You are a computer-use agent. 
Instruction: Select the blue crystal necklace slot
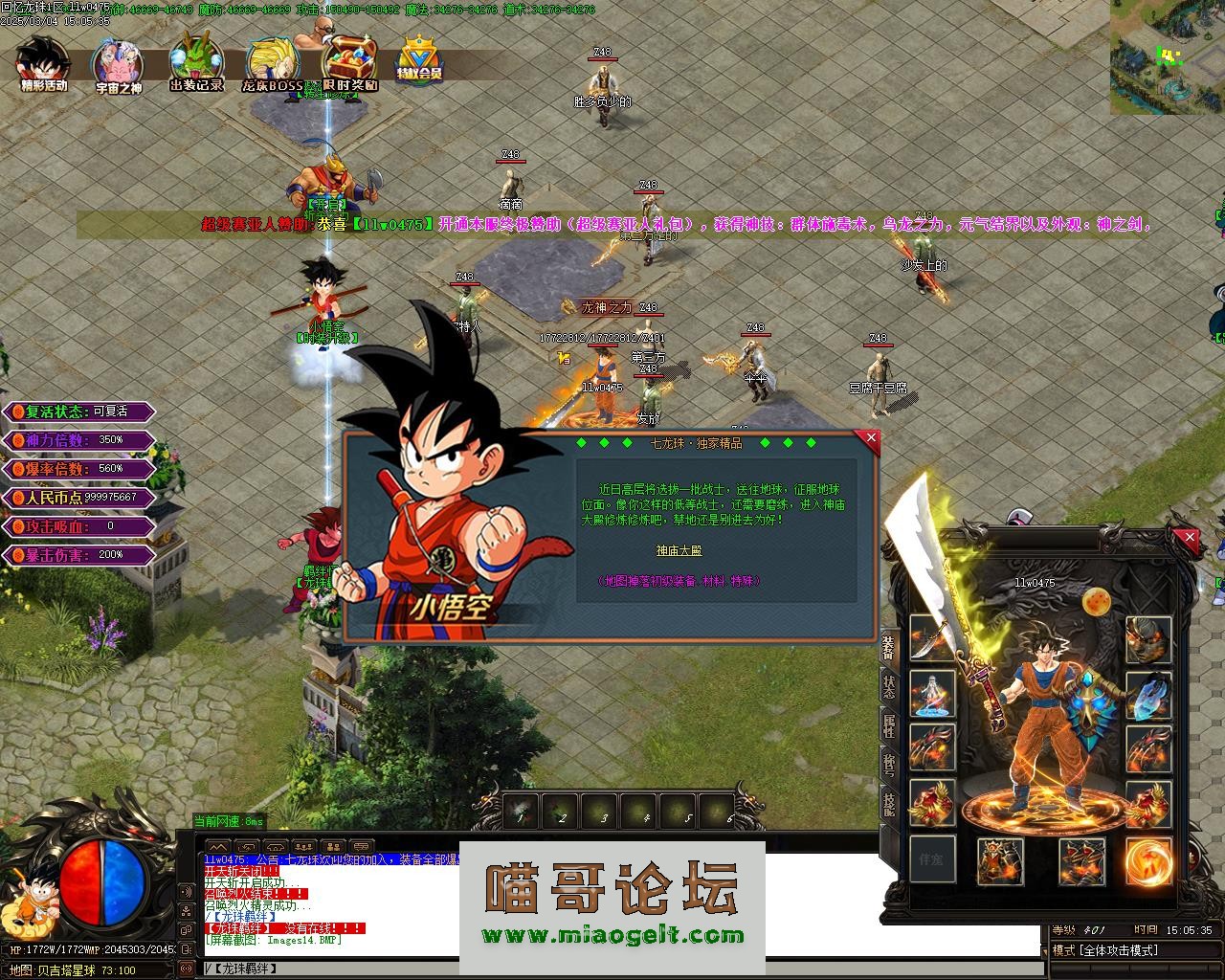point(1148,695)
